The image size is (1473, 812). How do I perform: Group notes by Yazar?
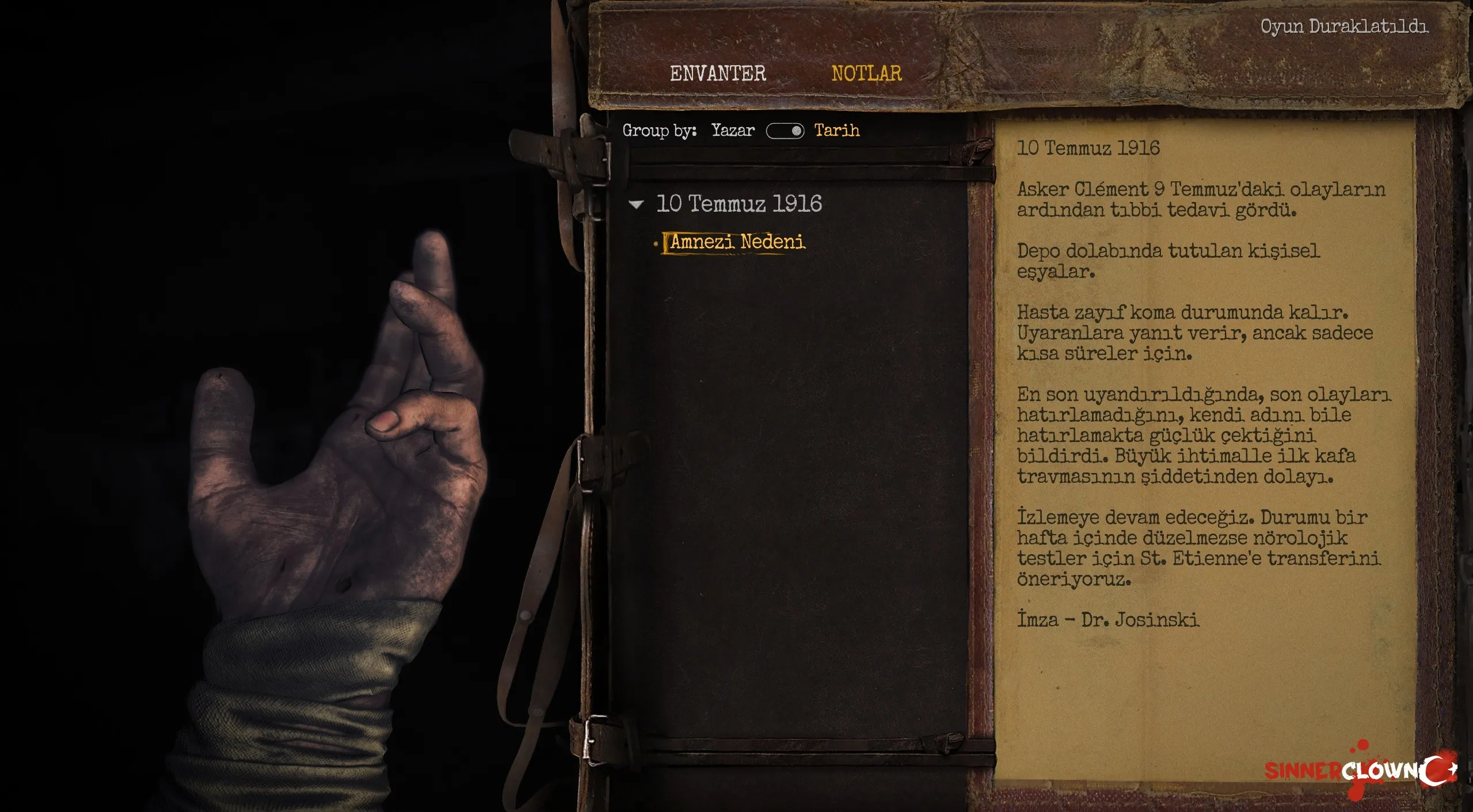coord(732,131)
